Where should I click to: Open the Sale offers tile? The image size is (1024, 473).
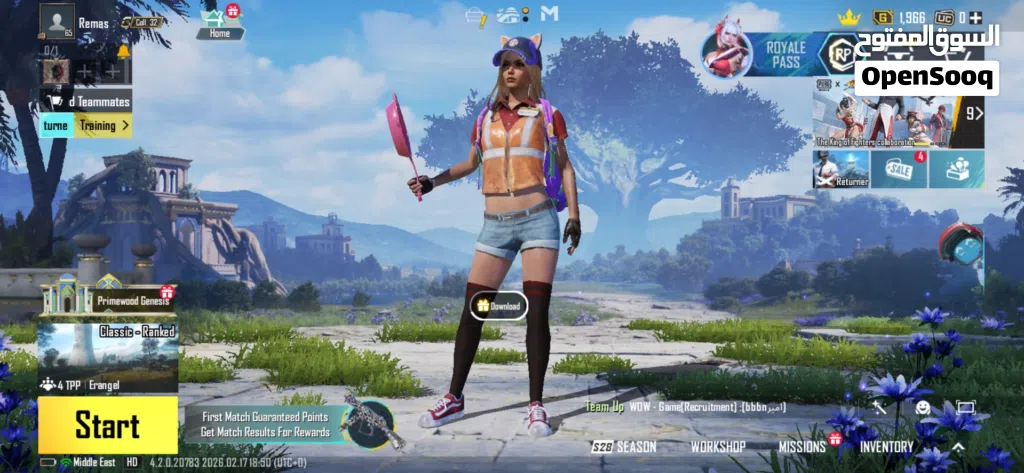(x=898, y=170)
